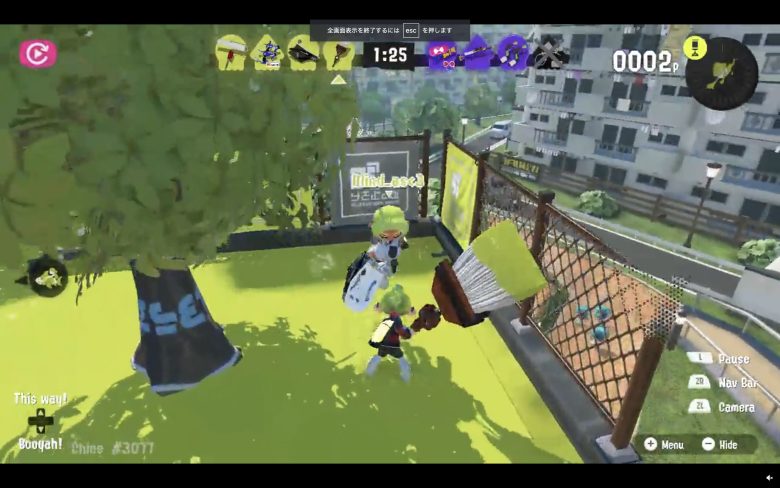This screenshot has width=780, height=488.
Task: Select the purple team pink bow icon
Action: point(442,53)
